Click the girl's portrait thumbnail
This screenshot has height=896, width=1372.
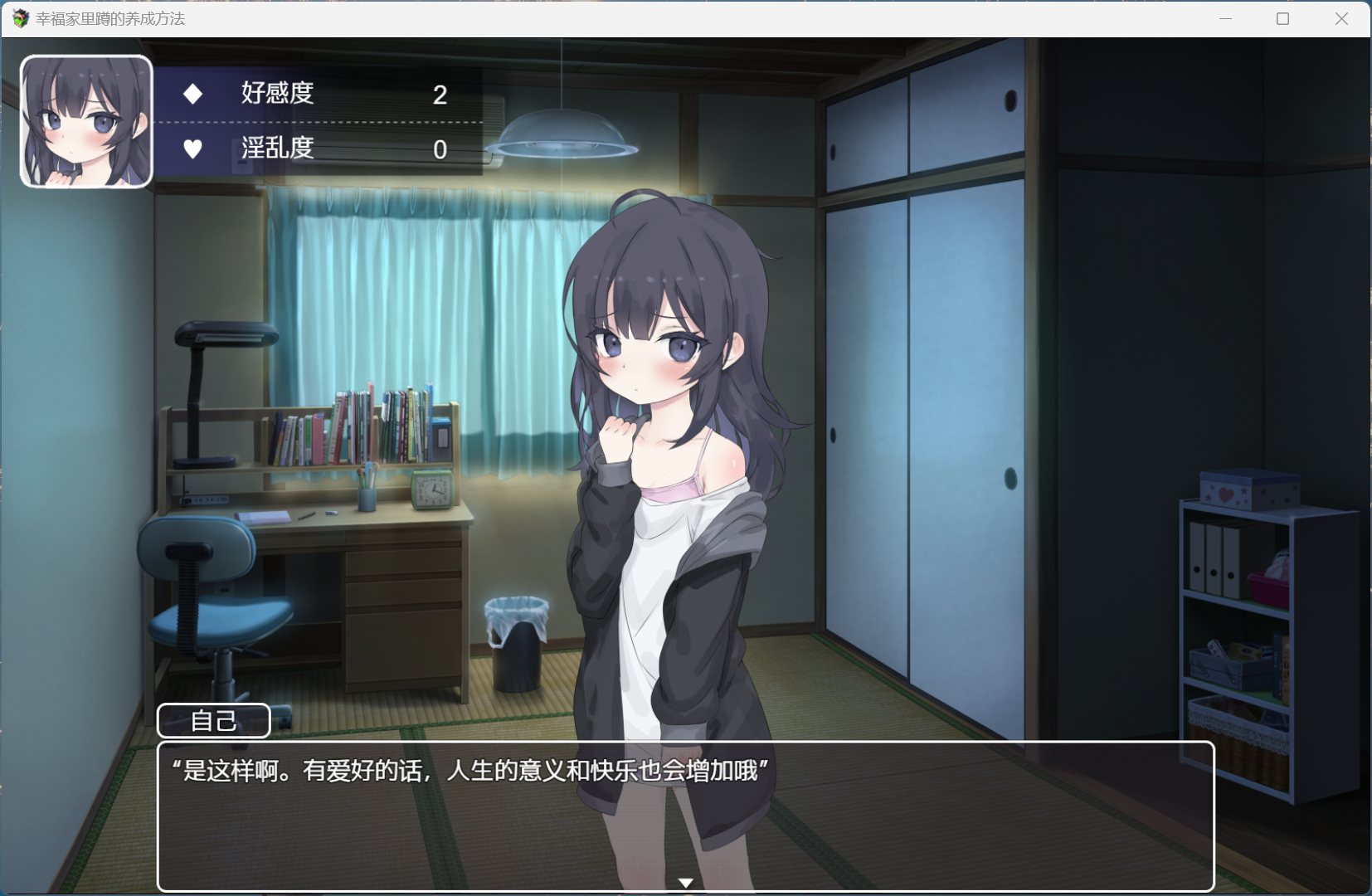tap(86, 121)
